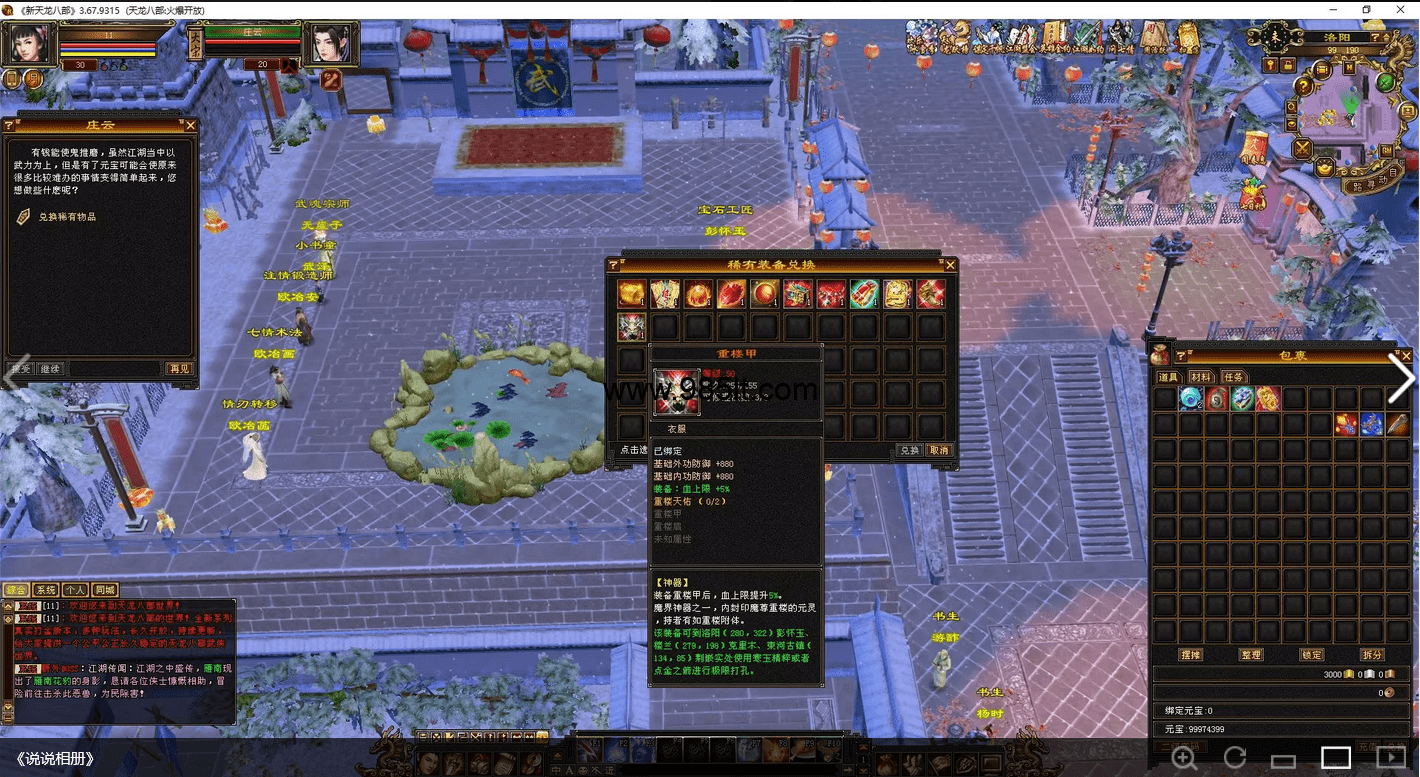
Task: Close the 包裹 inventory window
Action: tap(1406, 355)
